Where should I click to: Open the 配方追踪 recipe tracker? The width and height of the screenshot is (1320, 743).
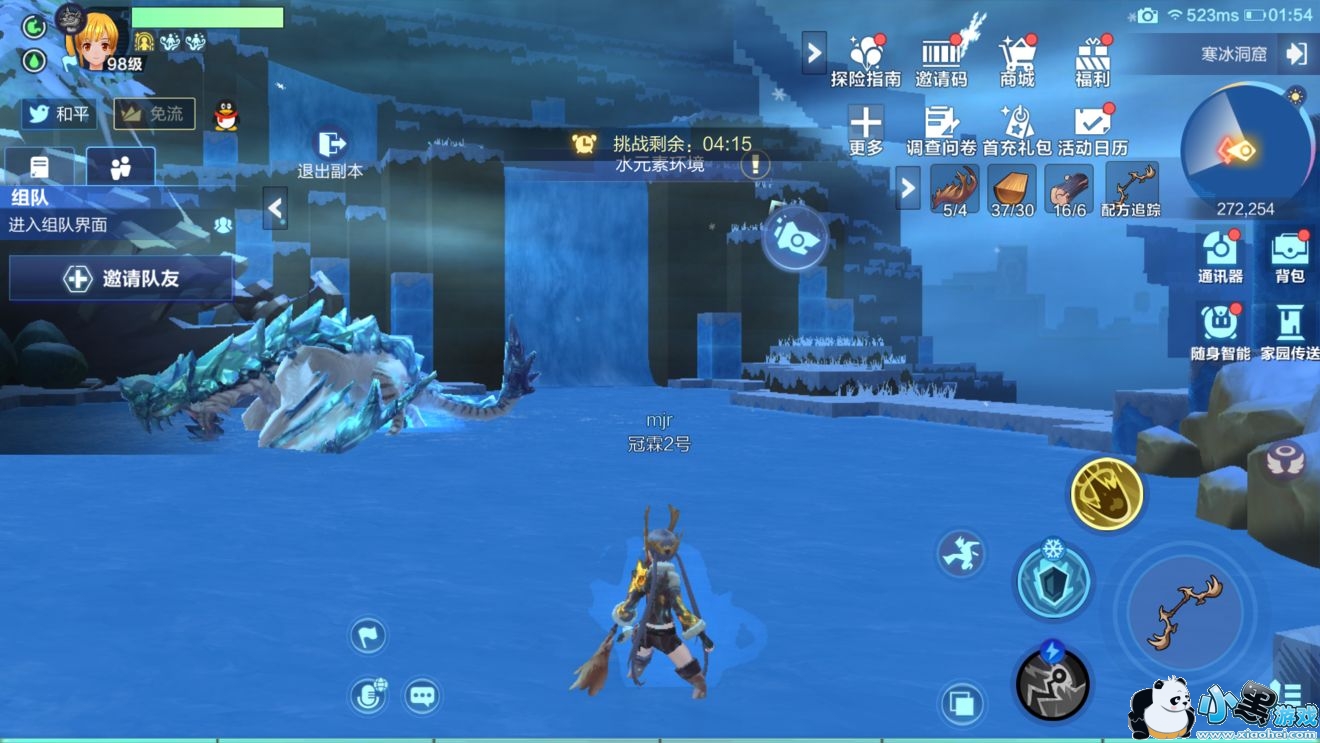click(x=1131, y=190)
